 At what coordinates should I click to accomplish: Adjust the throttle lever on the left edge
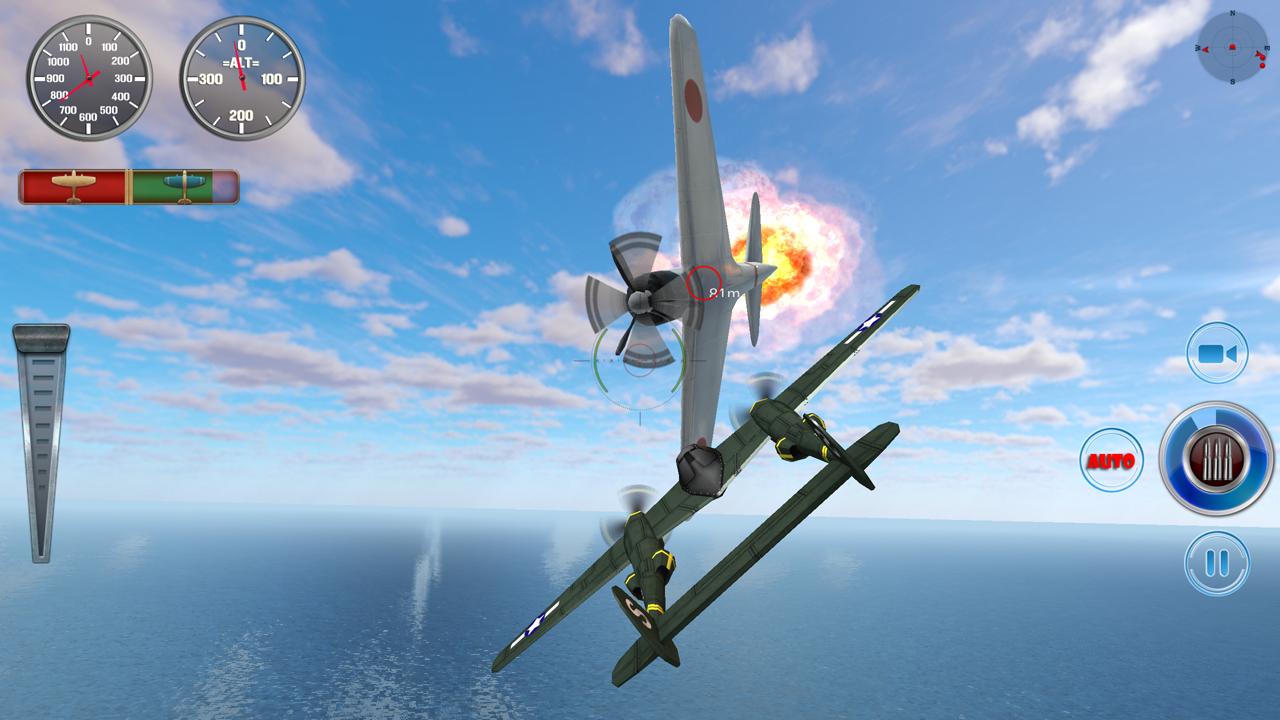42,440
